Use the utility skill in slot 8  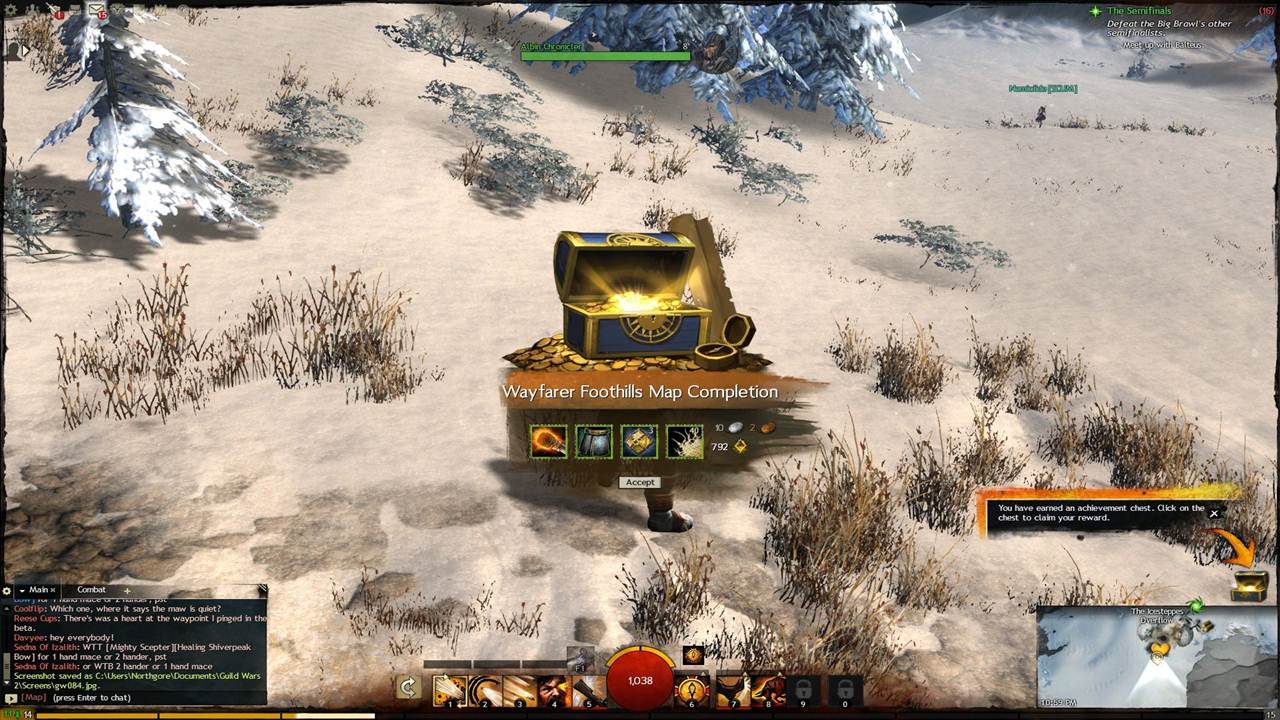[x=766, y=690]
